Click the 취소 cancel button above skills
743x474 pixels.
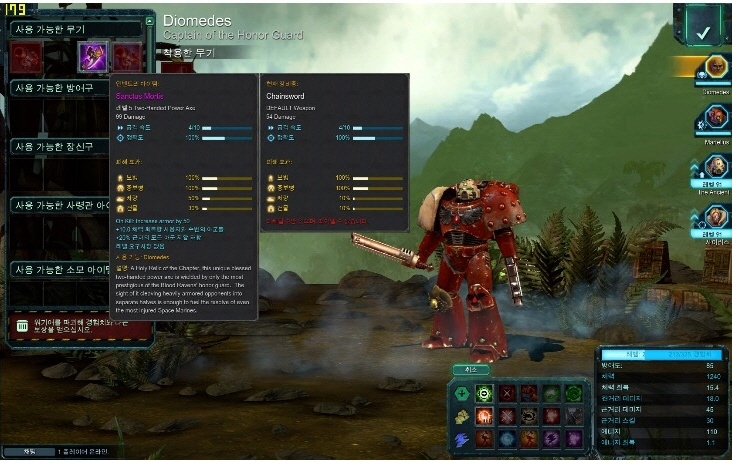coord(470,369)
